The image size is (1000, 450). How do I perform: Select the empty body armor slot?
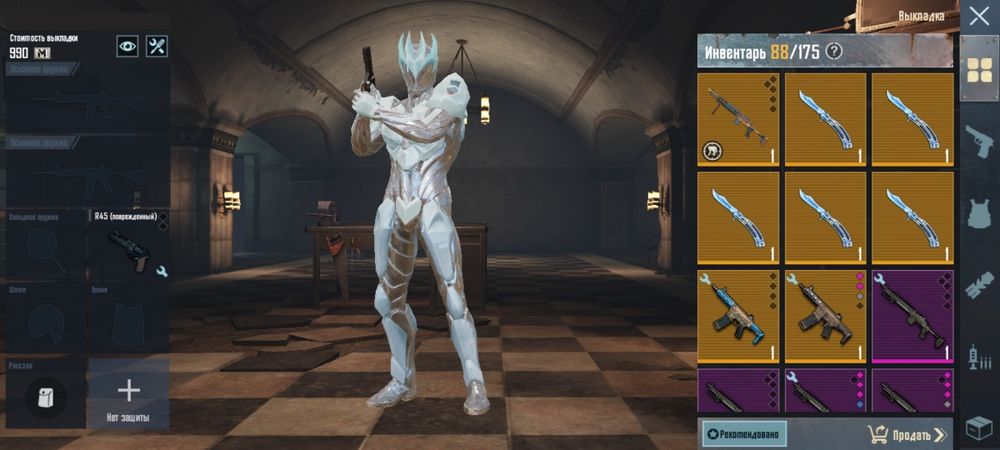tap(129, 319)
